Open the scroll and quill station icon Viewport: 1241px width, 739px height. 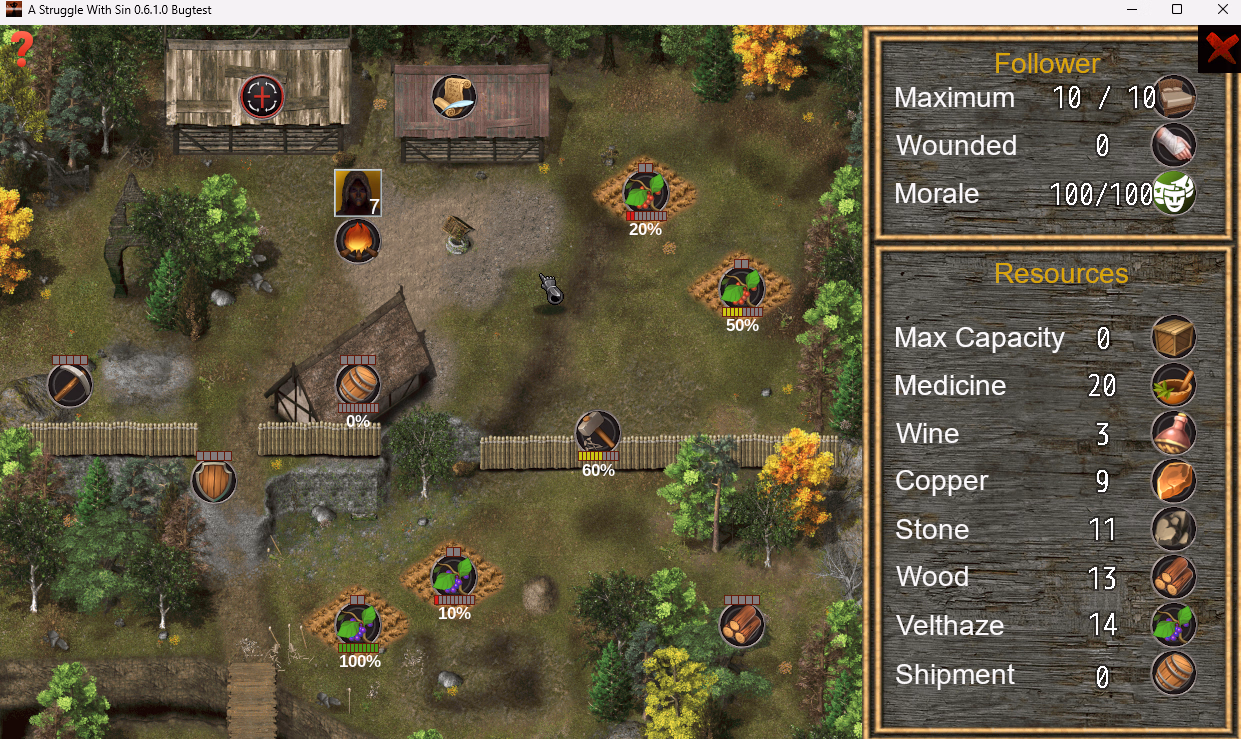[x=453, y=97]
